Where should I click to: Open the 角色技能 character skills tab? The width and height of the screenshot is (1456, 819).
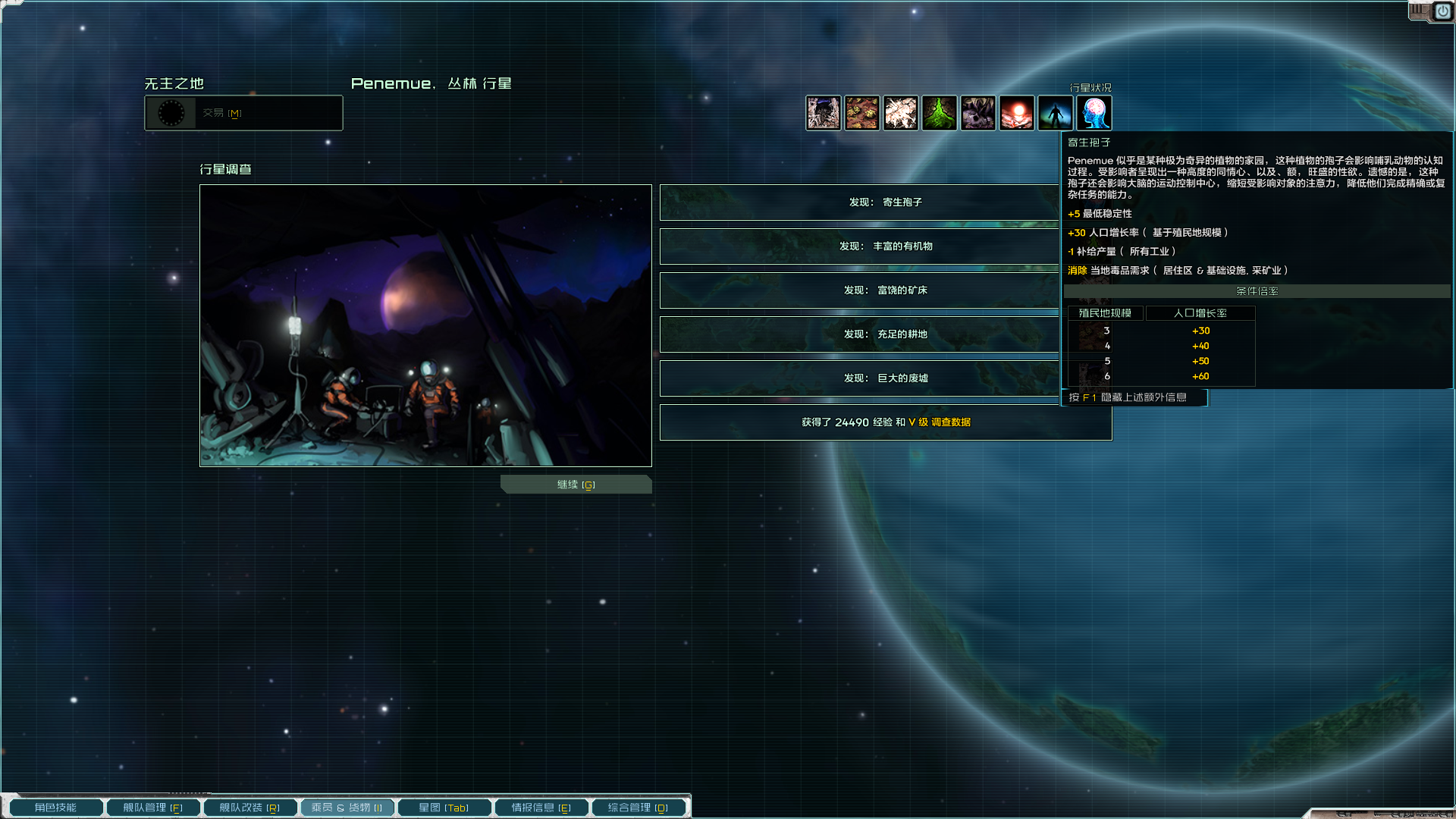tap(55, 808)
